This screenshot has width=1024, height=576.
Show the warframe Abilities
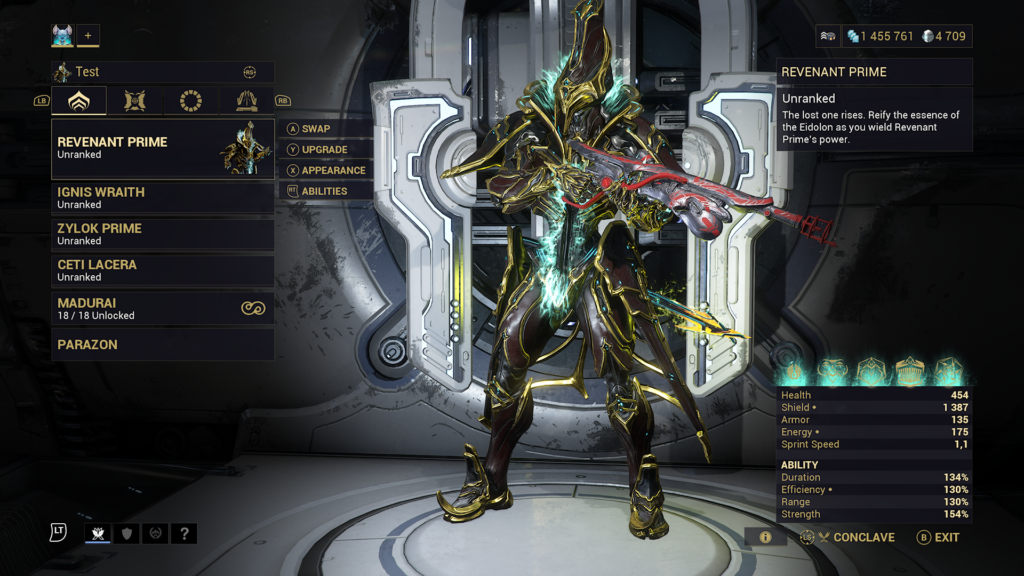324,191
